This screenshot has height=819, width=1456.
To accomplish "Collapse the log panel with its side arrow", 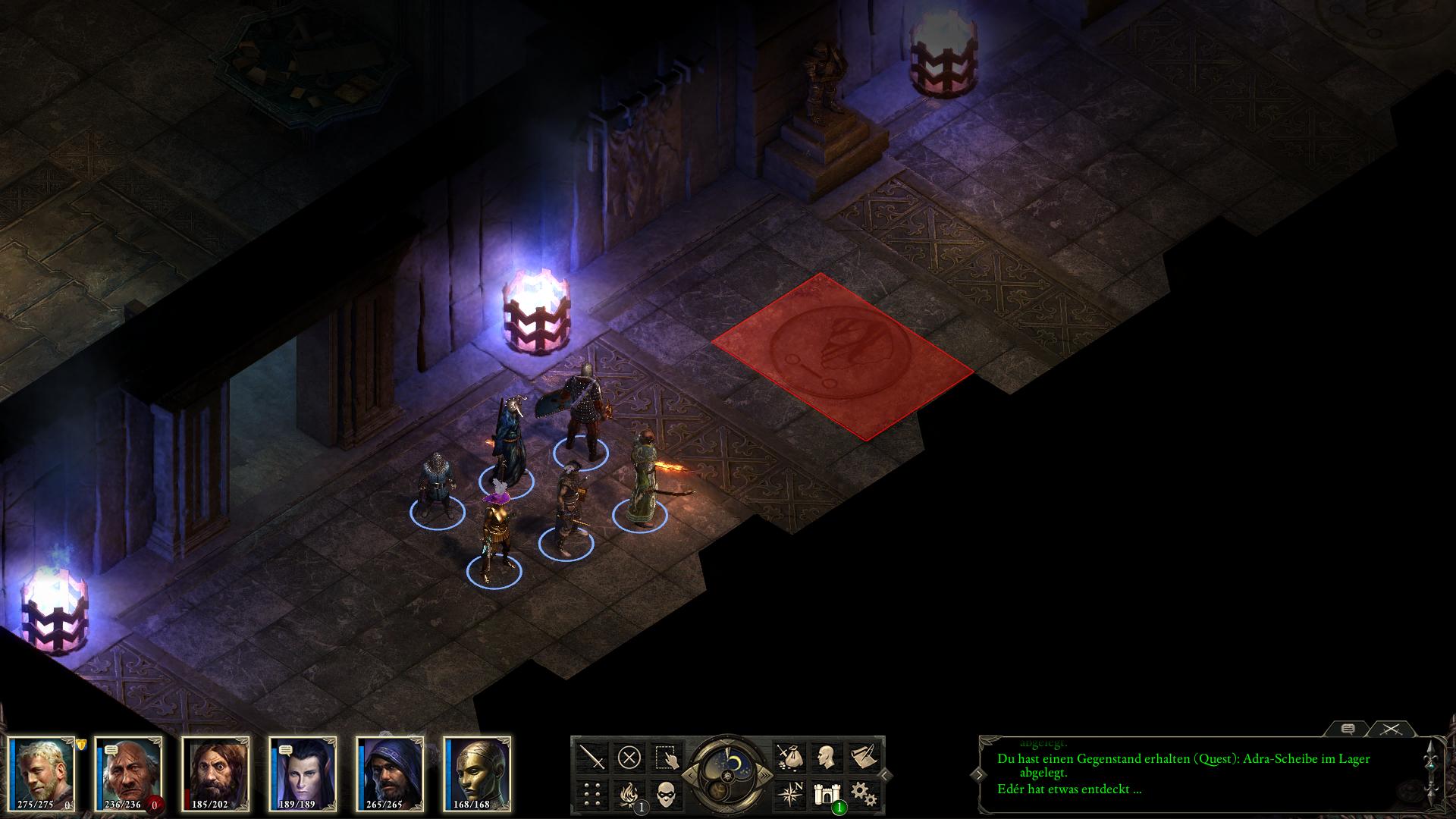I will 979,775.
